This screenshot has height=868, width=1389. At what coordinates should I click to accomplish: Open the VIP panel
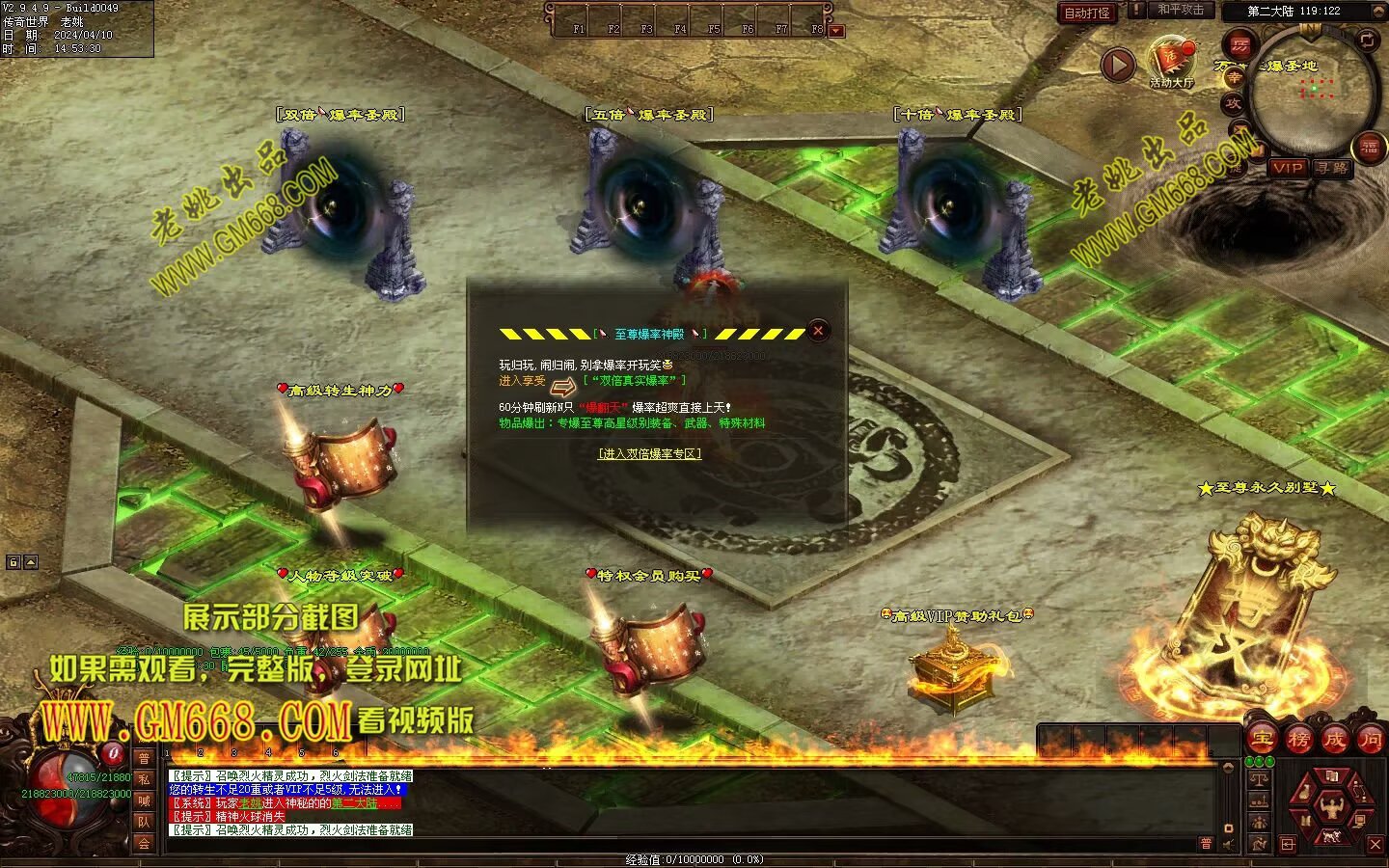pyautogui.click(x=1287, y=168)
